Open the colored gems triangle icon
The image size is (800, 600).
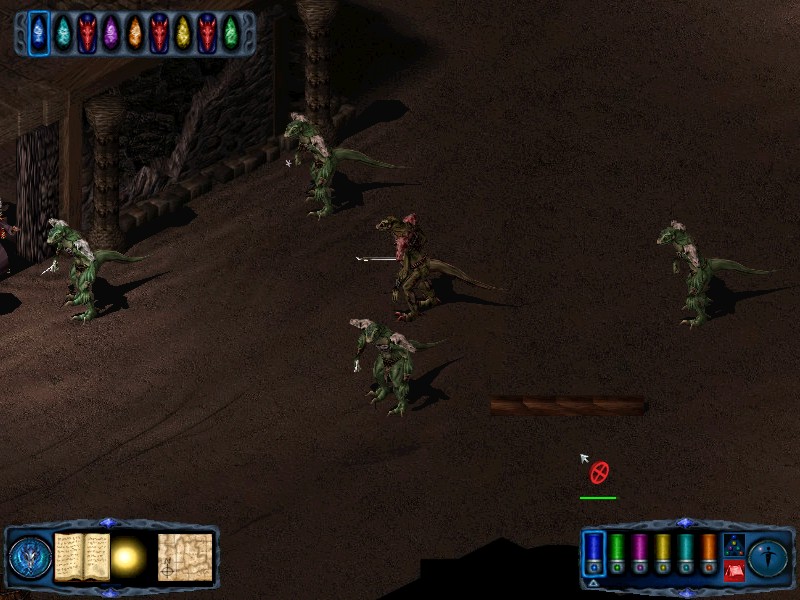point(734,545)
